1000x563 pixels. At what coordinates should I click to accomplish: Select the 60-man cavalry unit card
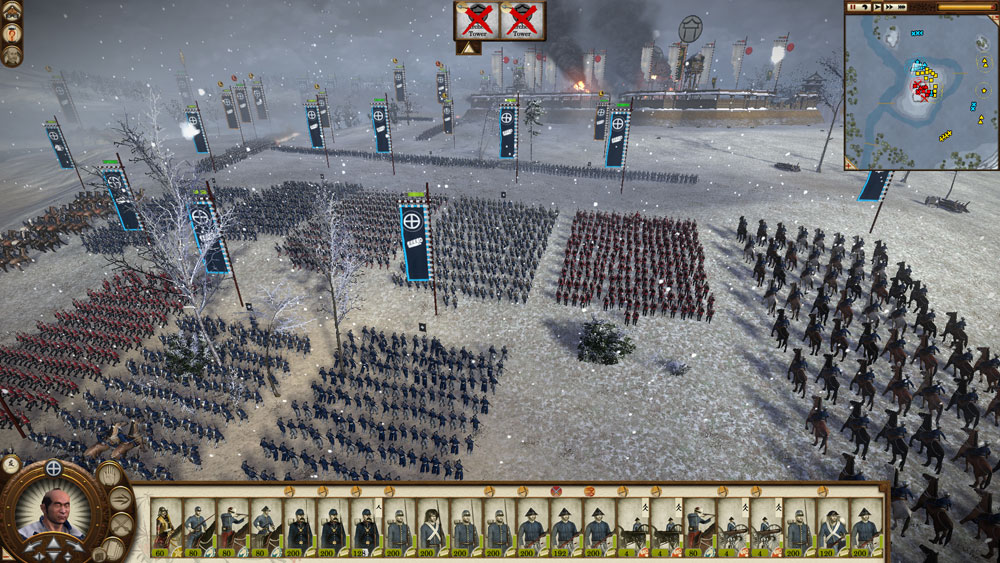coord(165,524)
